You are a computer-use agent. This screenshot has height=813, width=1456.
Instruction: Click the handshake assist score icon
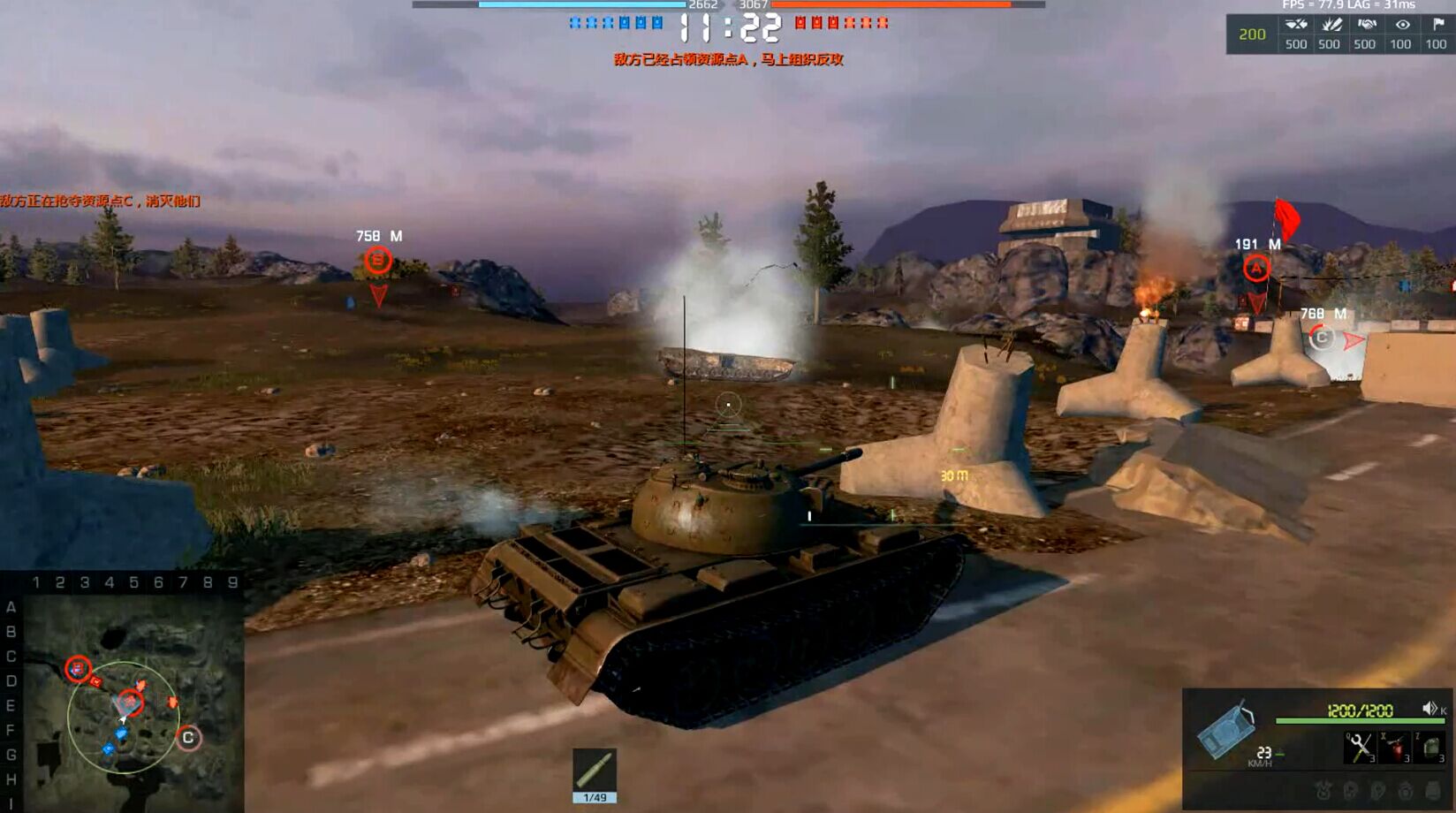(1366, 25)
